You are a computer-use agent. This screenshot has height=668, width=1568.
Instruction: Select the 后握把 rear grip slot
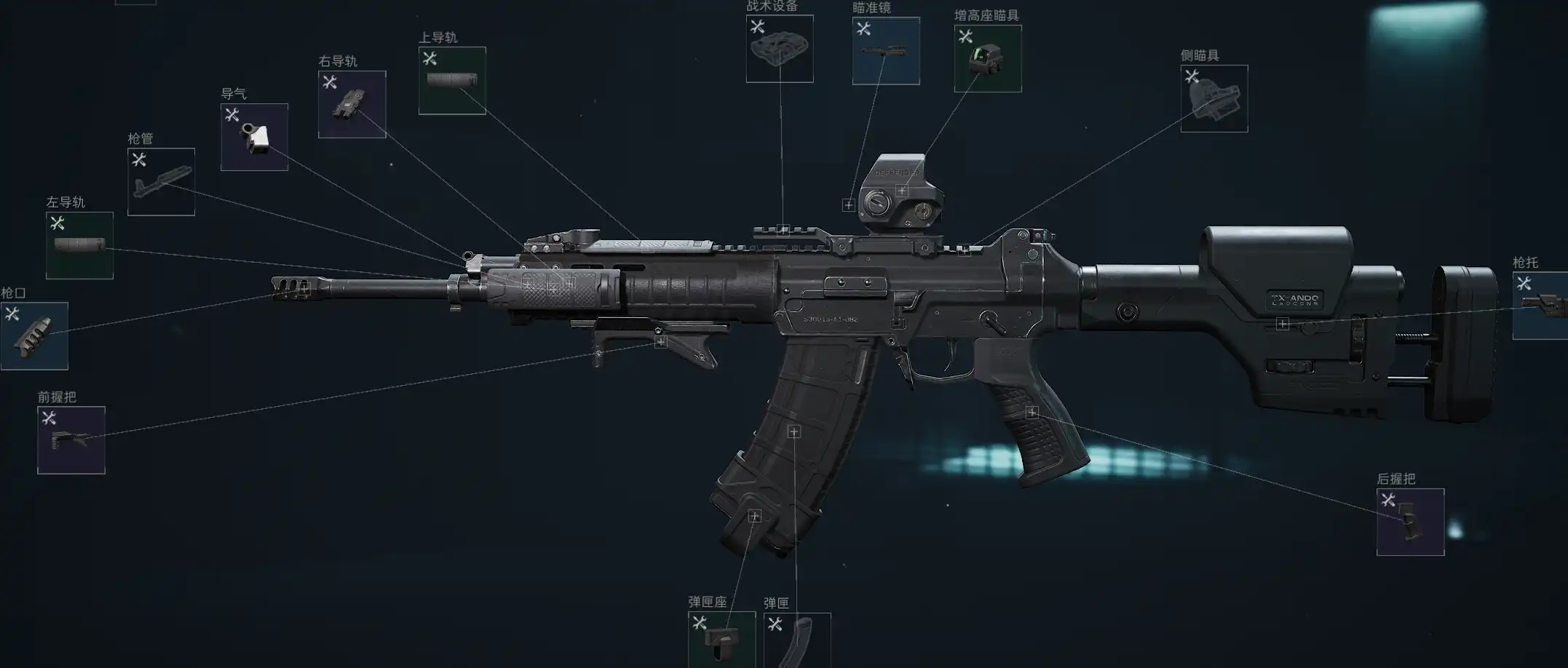tap(1410, 522)
